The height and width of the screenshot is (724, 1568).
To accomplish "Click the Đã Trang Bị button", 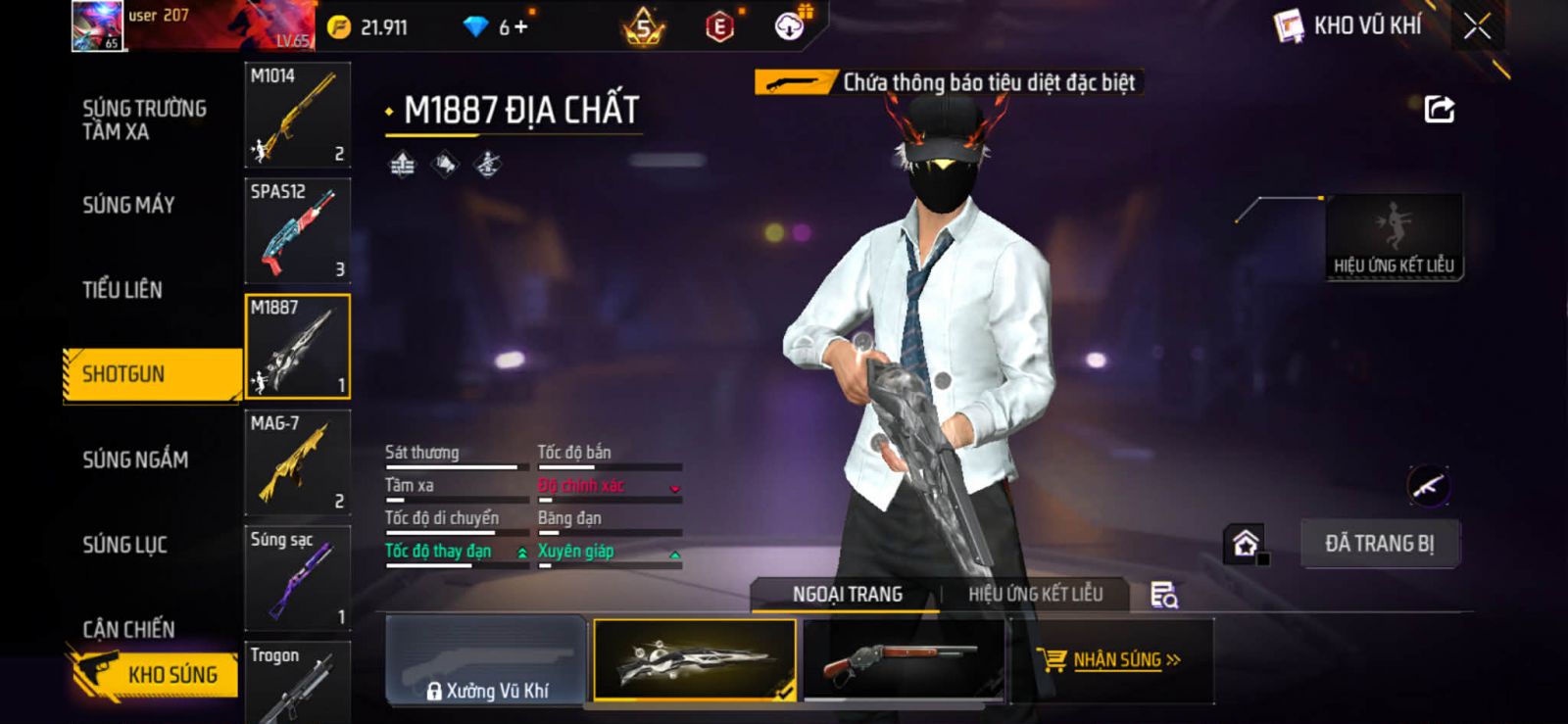I will 1379,544.
